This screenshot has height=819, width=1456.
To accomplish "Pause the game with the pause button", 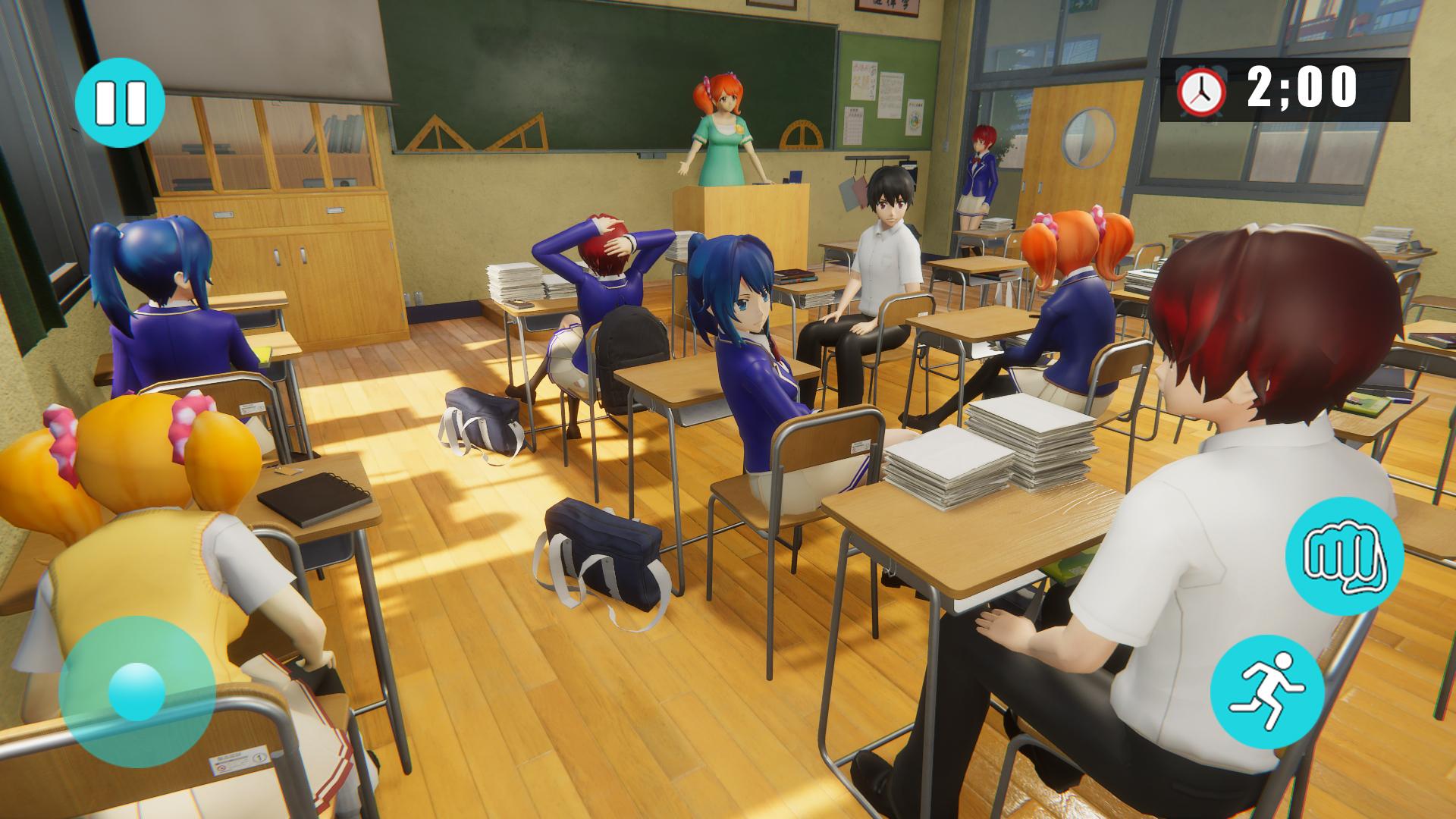I will point(121,103).
